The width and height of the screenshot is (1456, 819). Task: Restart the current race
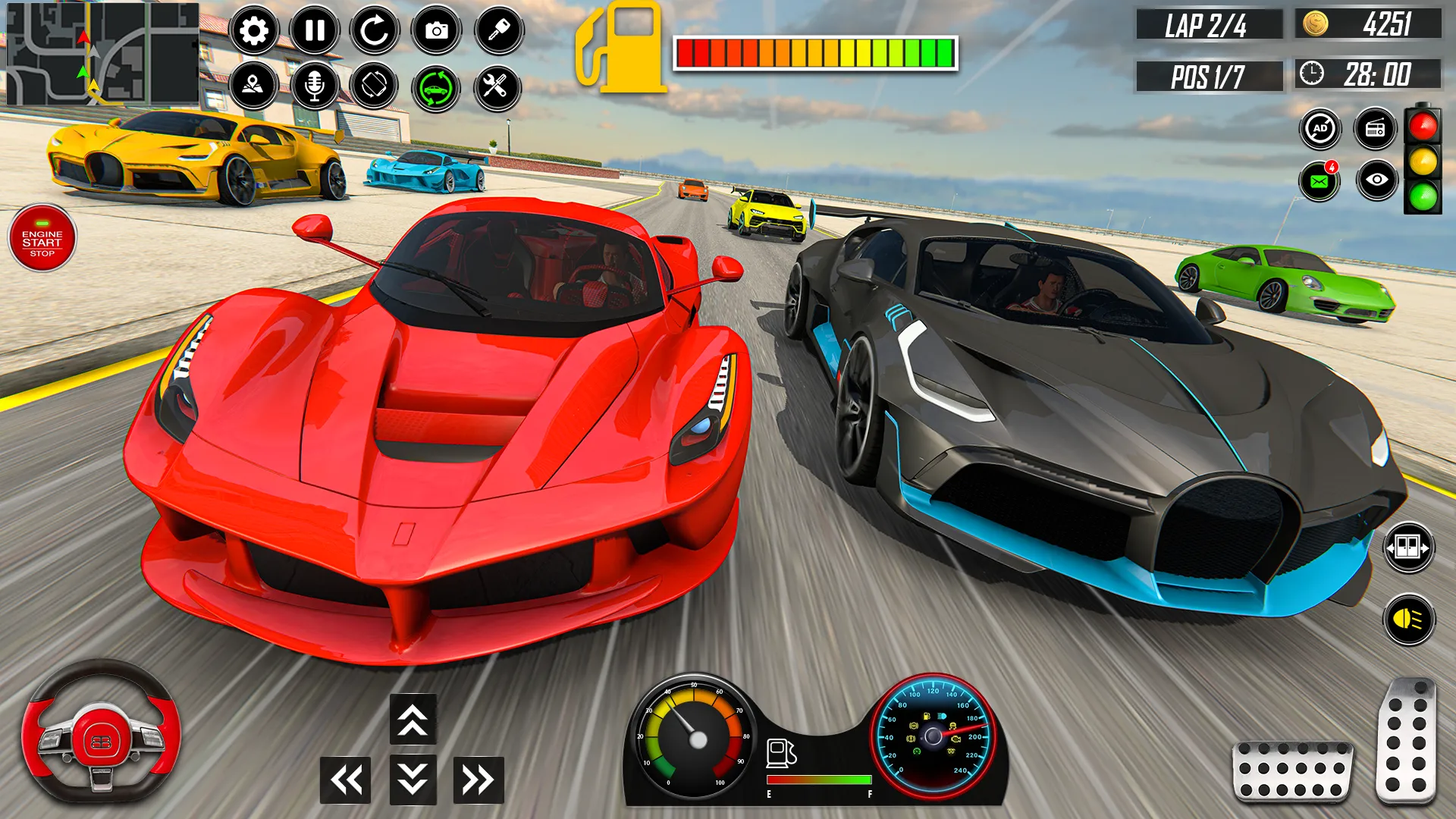tap(375, 30)
